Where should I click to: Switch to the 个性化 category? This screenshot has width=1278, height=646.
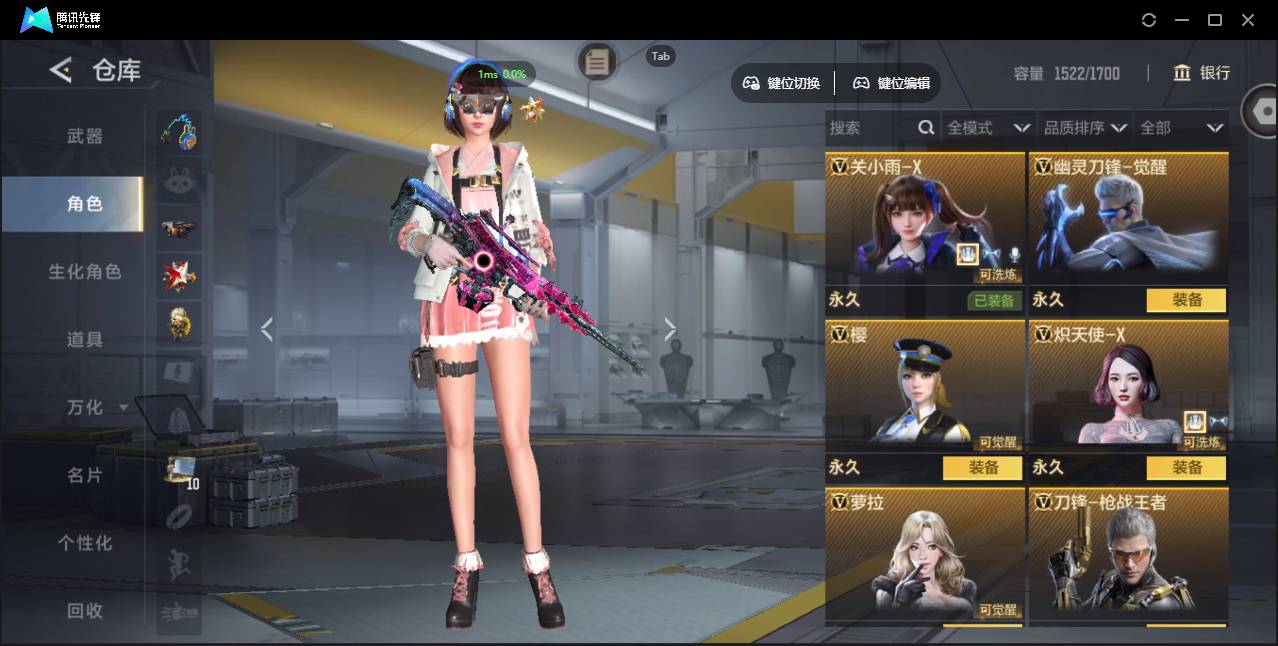[85, 543]
